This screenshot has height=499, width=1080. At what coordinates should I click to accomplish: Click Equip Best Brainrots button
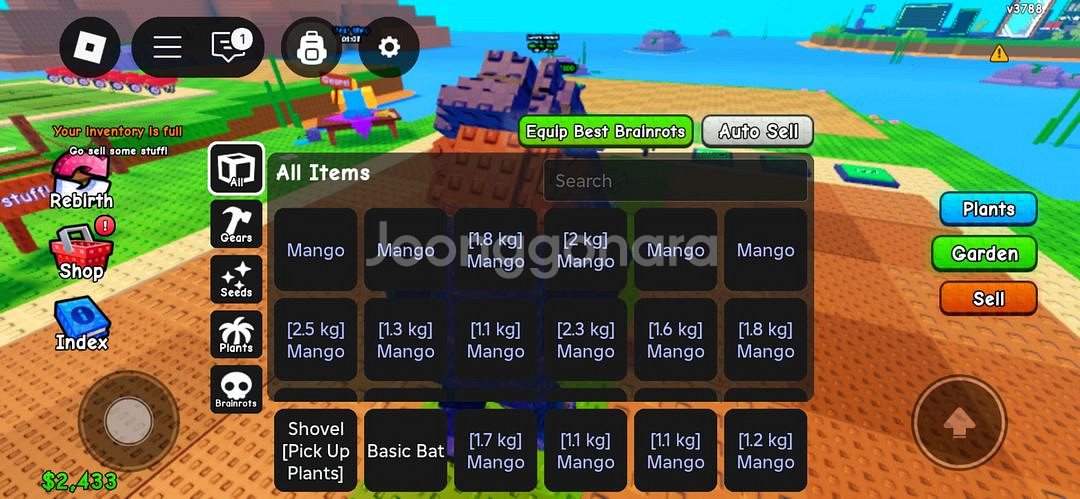(606, 131)
